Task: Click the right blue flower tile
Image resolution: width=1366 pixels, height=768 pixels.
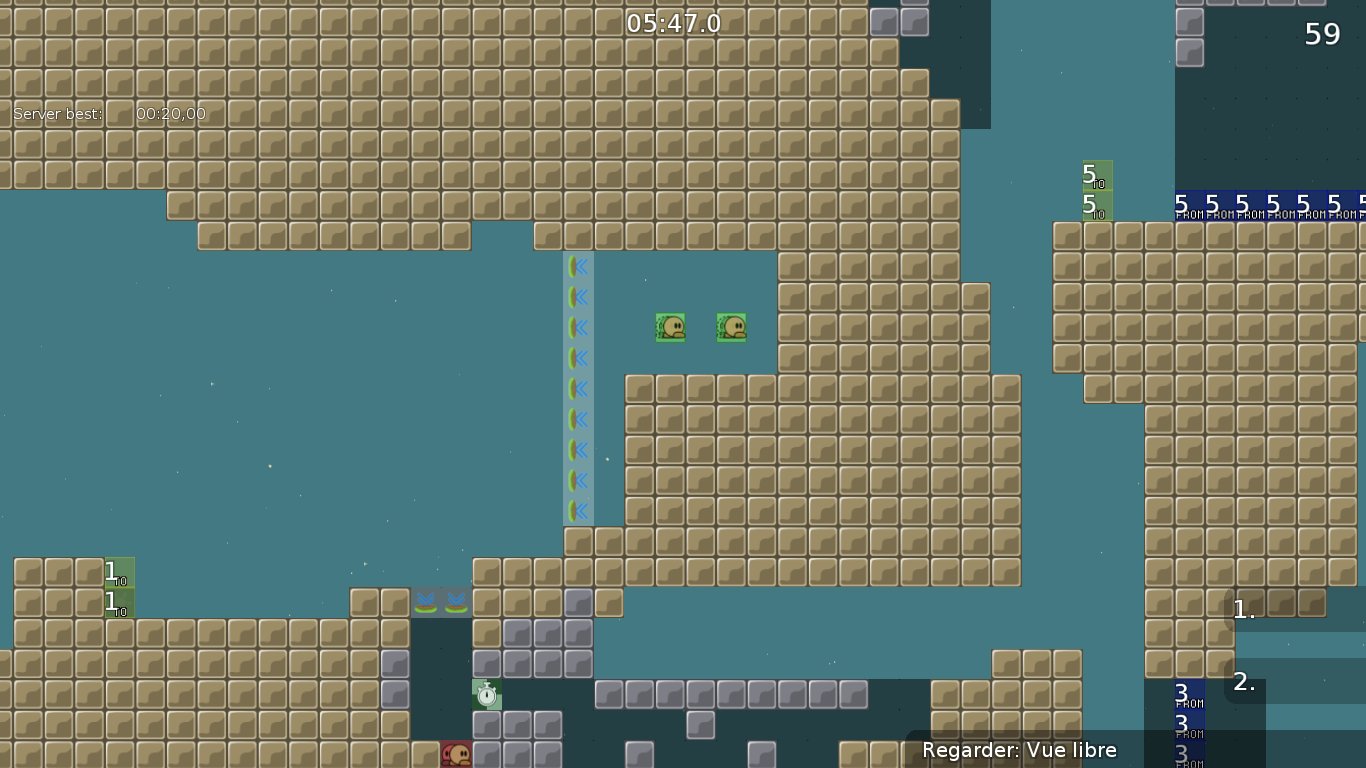Action: pos(457,602)
